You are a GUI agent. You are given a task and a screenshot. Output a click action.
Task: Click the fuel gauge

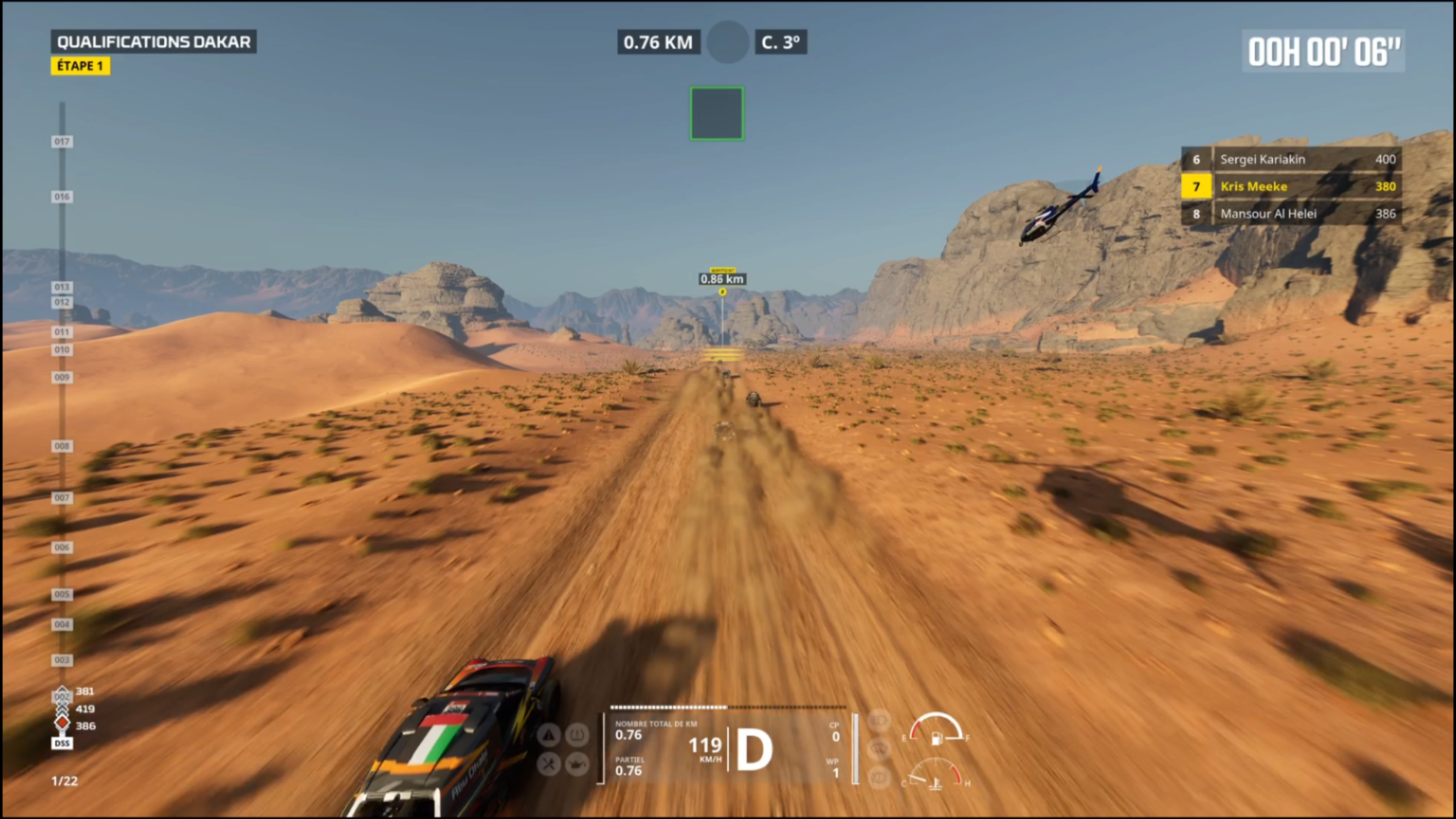(936, 728)
